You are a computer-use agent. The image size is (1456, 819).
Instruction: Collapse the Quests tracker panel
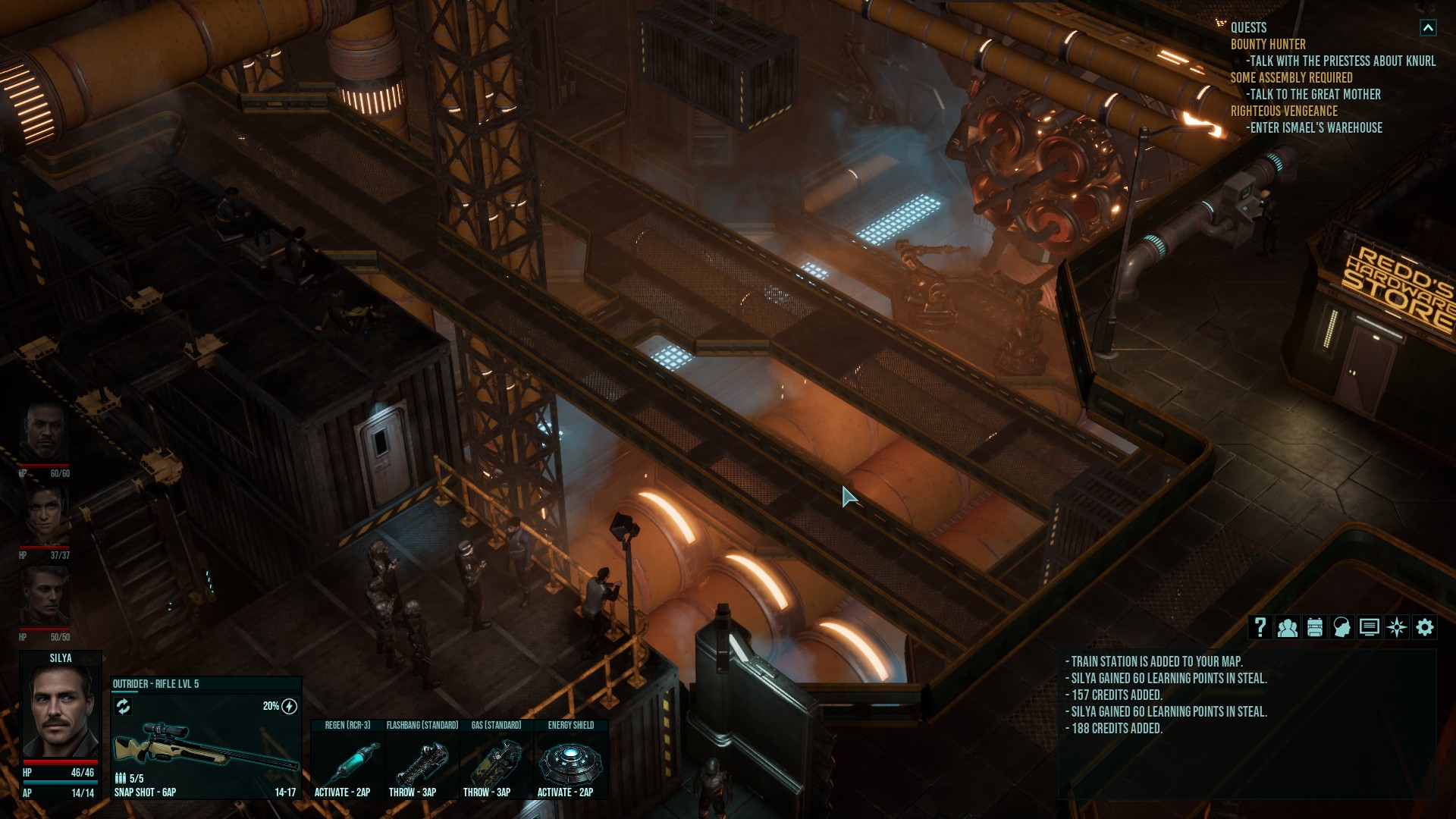pos(1427,28)
